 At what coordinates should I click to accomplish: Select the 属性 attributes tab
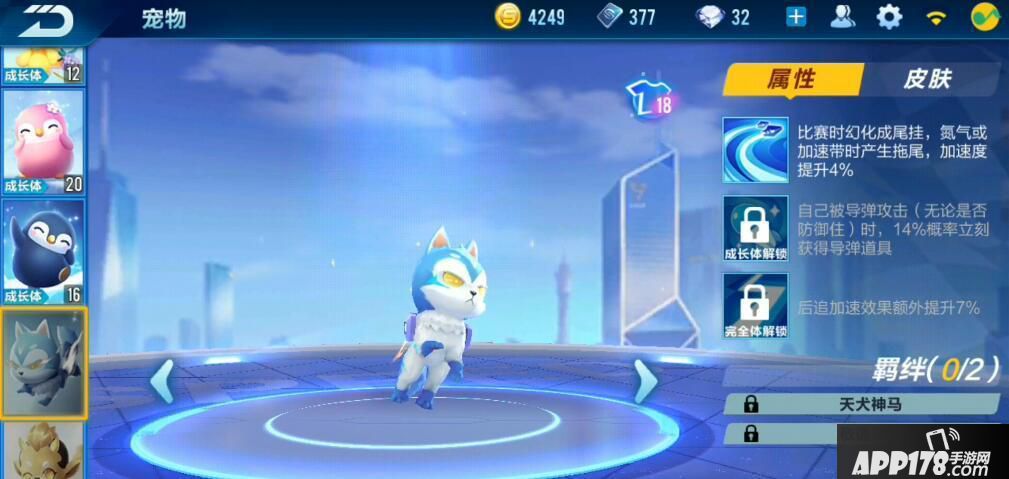pos(792,79)
